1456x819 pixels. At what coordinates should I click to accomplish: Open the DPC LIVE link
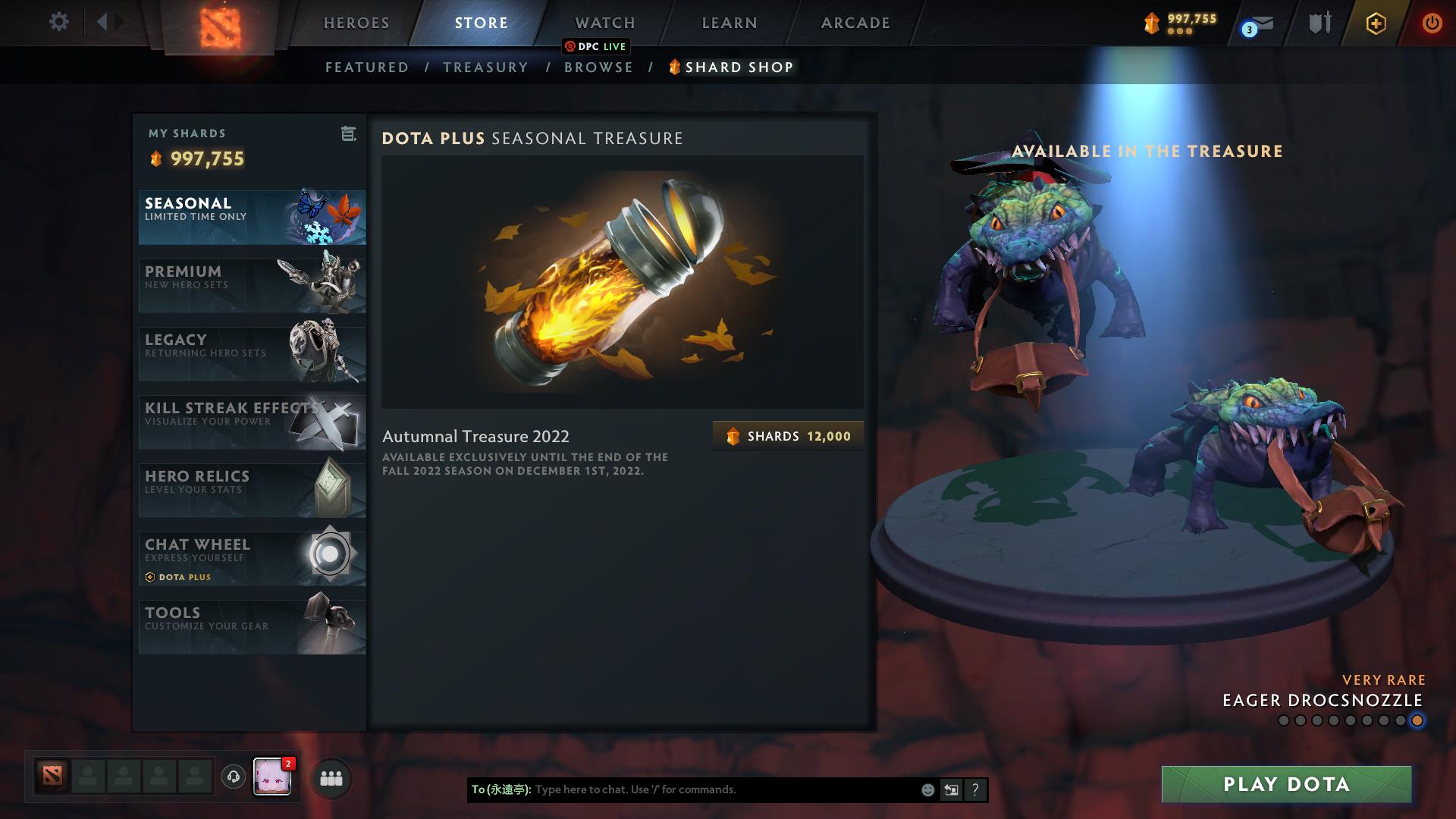click(x=596, y=46)
